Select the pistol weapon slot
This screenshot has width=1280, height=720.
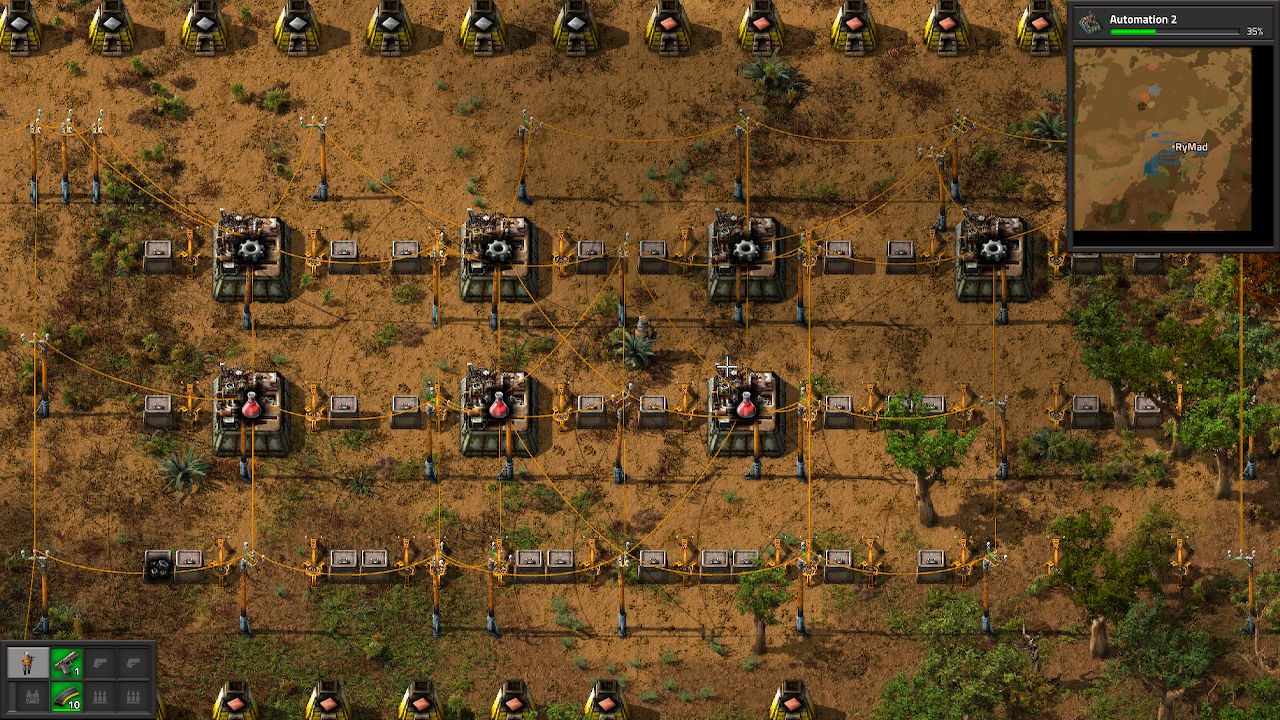click(x=66, y=662)
